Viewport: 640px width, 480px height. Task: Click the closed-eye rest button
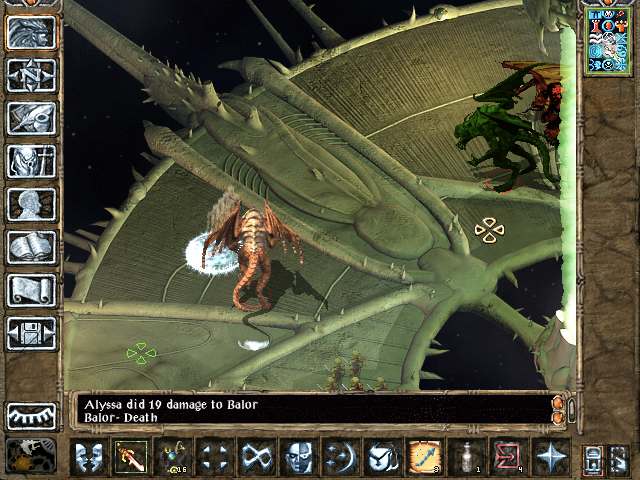coord(31,415)
